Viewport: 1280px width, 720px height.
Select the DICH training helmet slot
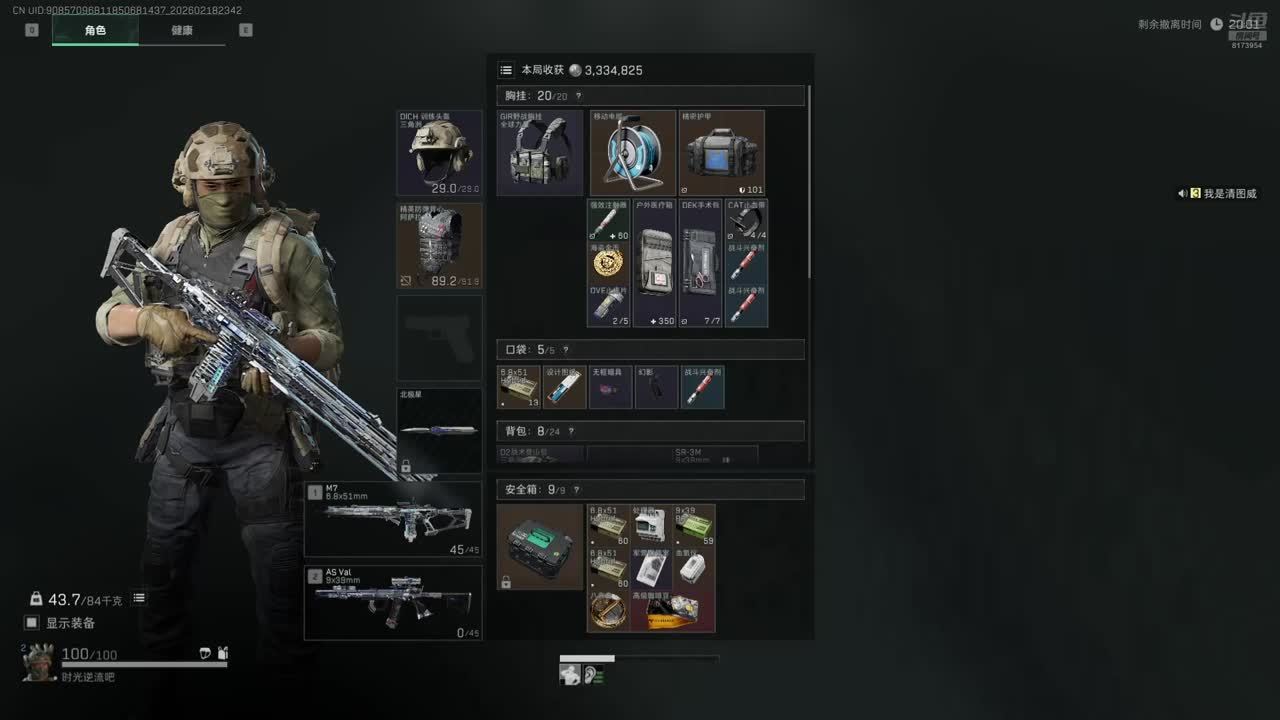439,153
